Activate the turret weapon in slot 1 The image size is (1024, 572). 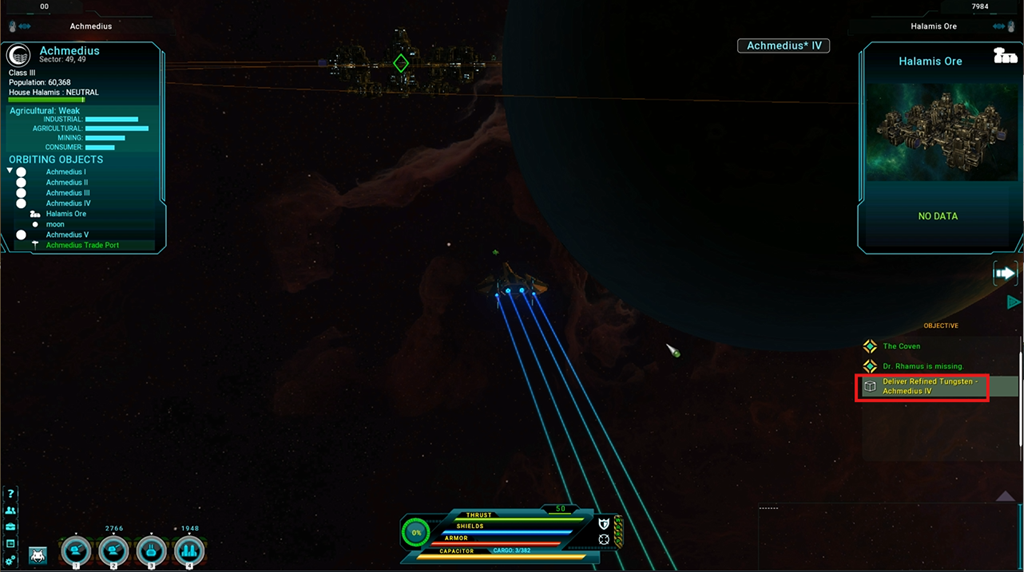coord(76,550)
